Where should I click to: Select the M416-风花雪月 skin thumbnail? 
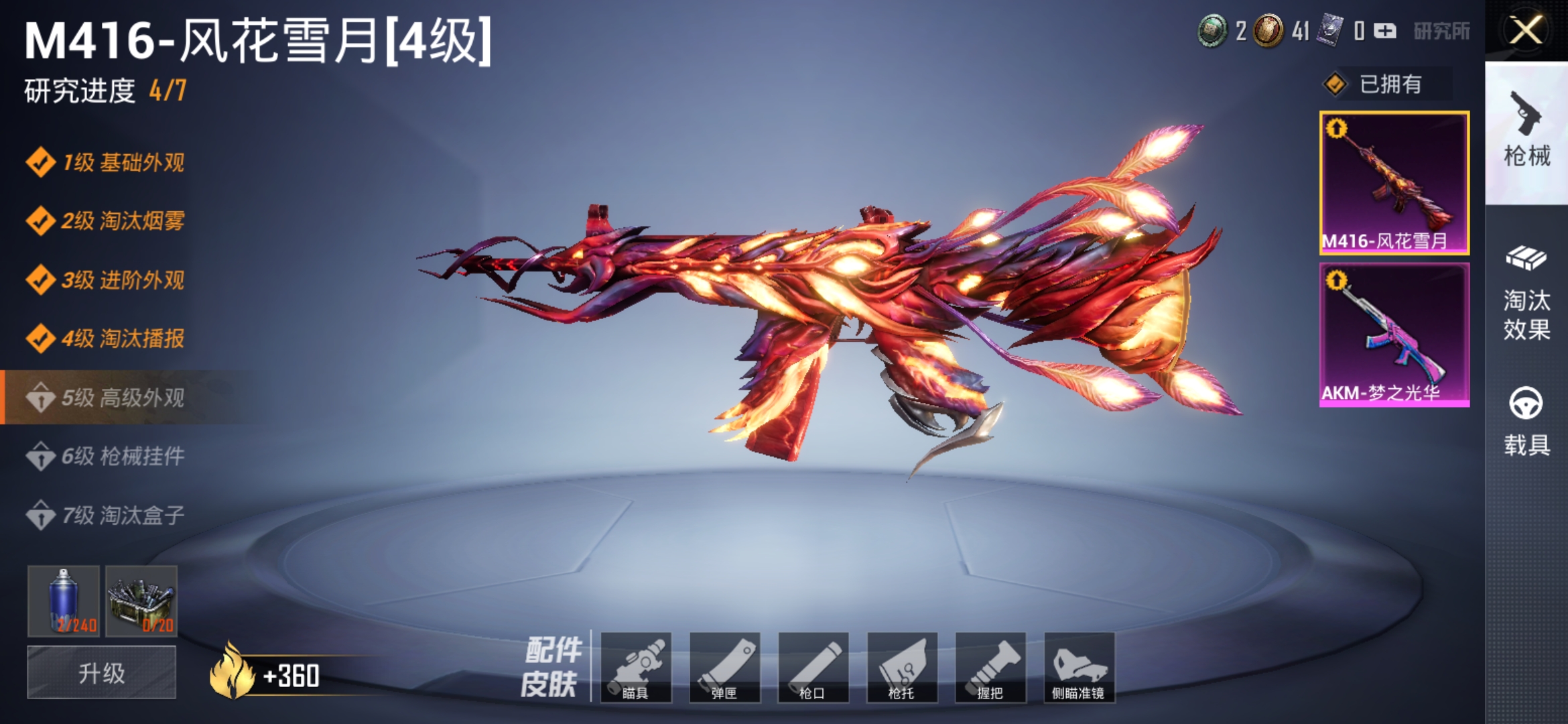(x=1394, y=183)
